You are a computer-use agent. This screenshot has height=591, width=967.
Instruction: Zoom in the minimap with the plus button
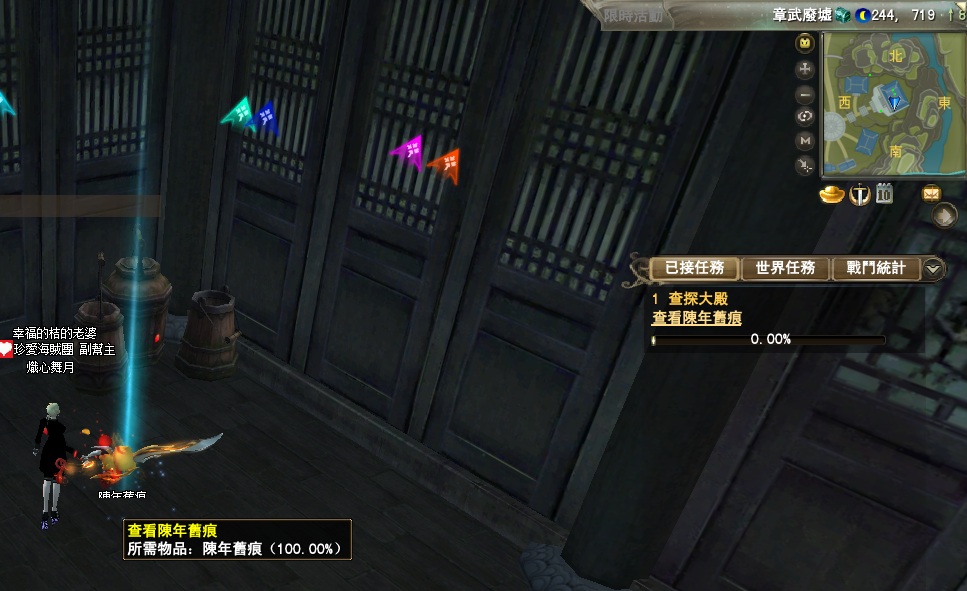tap(805, 69)
